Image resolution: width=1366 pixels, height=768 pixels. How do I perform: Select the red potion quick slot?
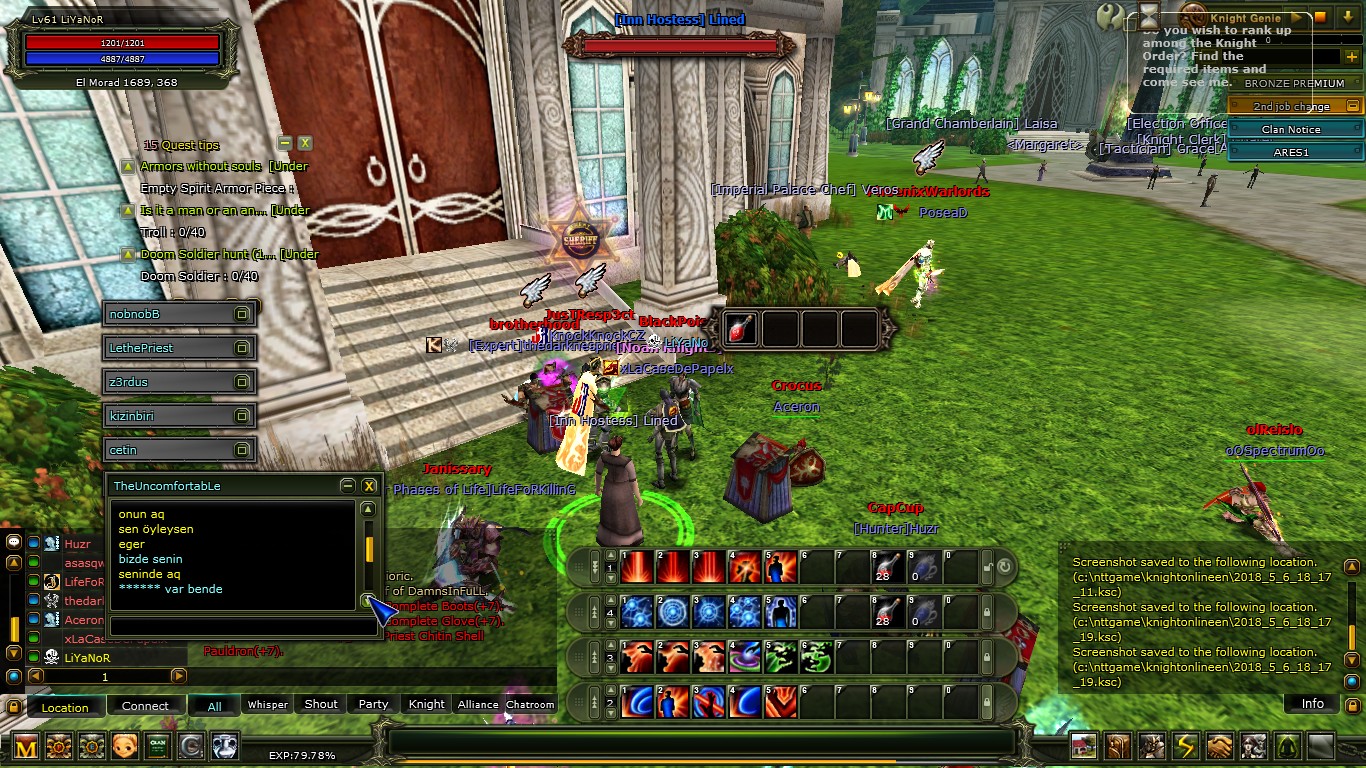point(741,329)
